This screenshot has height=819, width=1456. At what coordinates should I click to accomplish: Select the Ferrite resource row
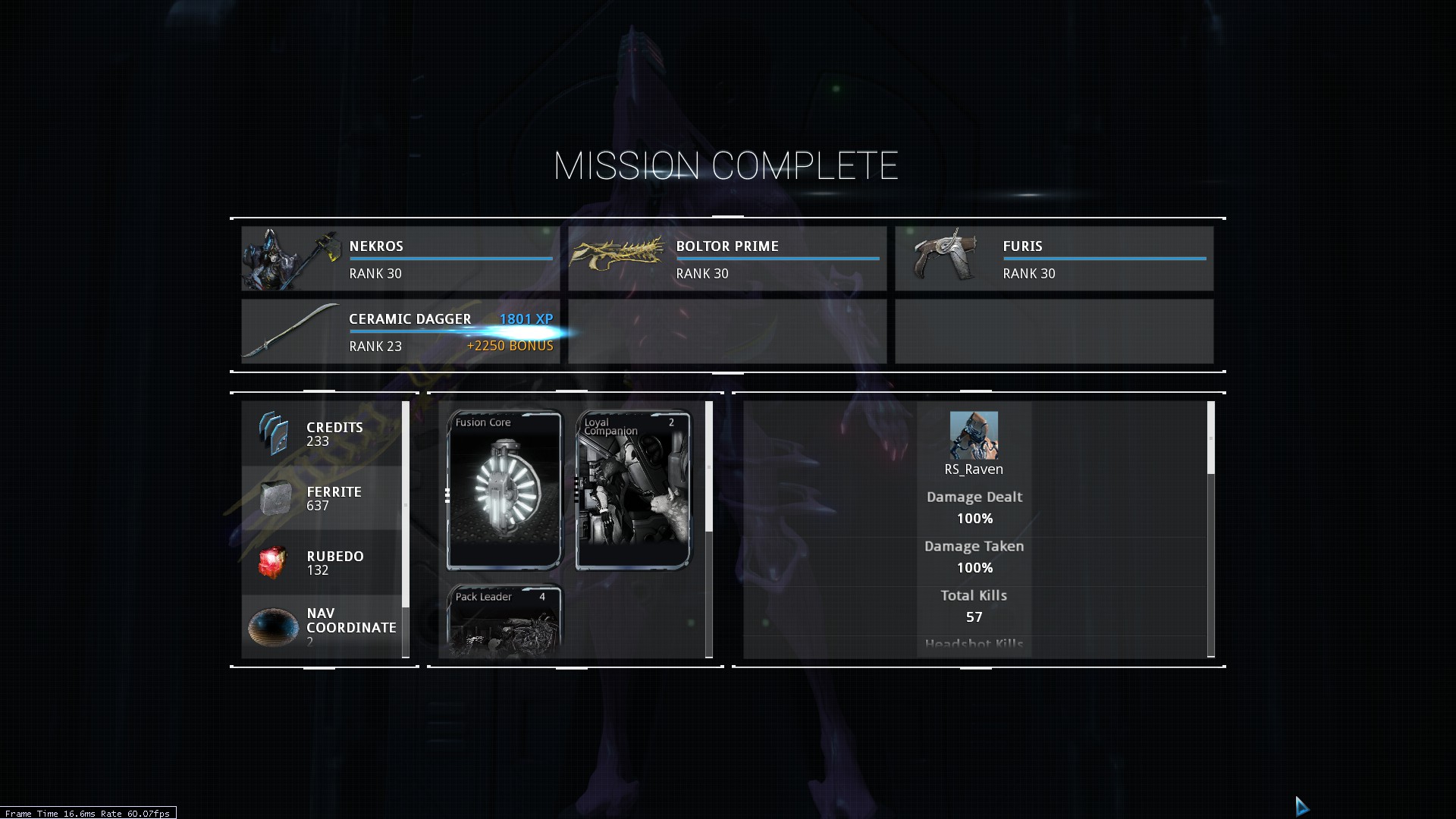click(x=322, y=498)
